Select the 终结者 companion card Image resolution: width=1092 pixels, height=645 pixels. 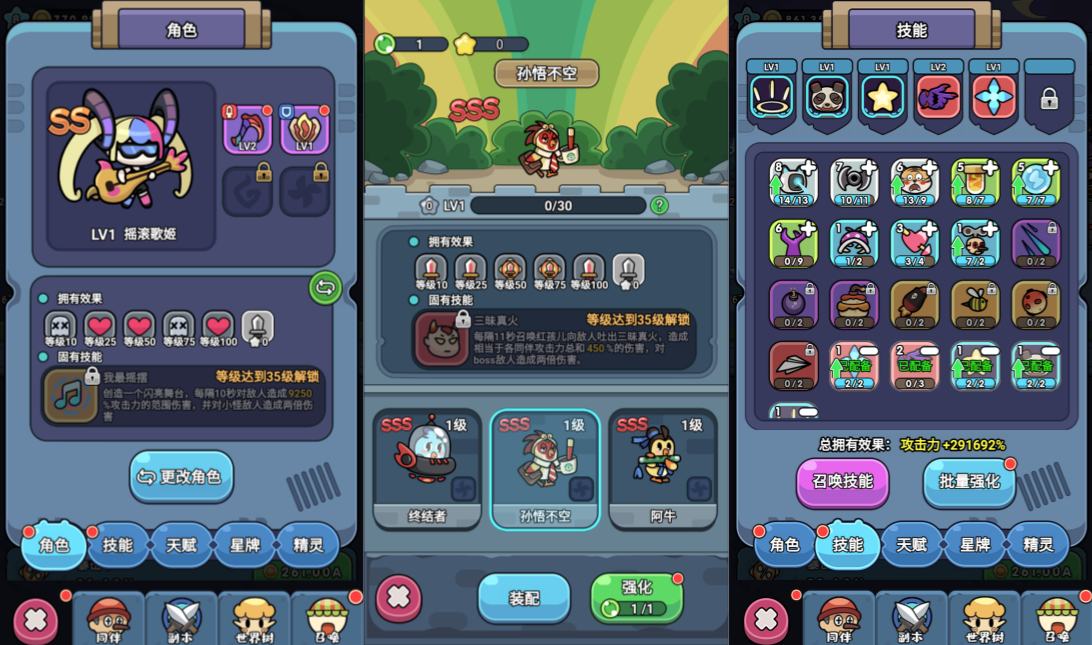426,468
